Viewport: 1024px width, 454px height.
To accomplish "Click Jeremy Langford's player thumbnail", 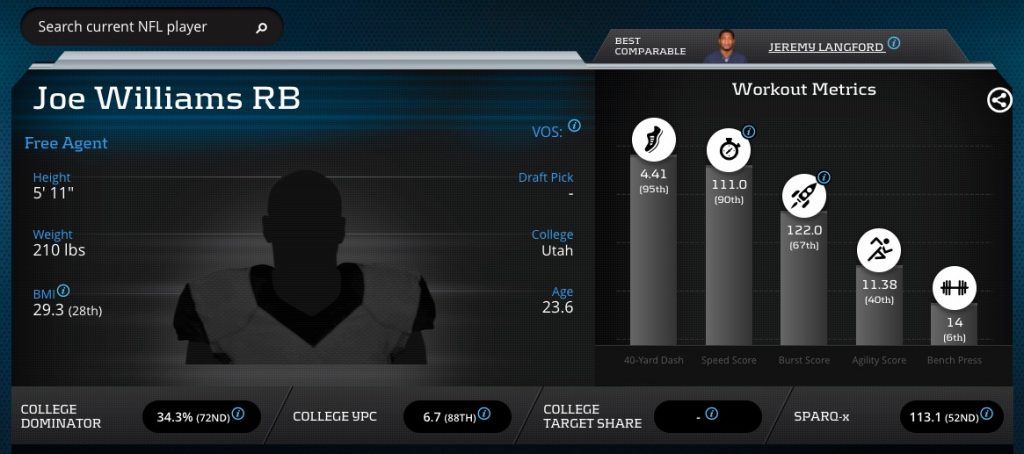I will pyautogui.click(x=725, y=46).
